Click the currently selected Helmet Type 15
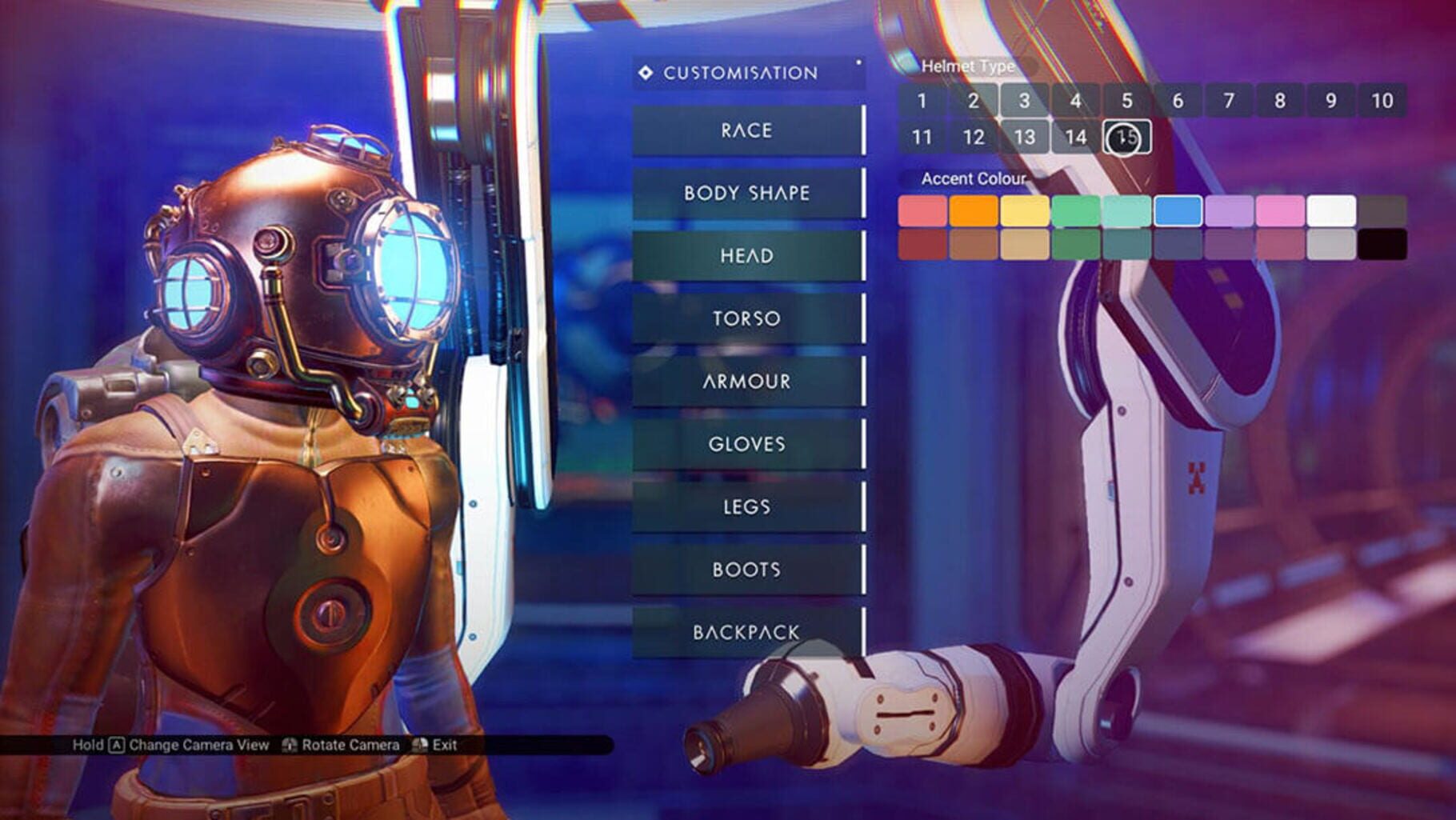The height and width of the screenshot is (820, 1456). (1128, 137)
